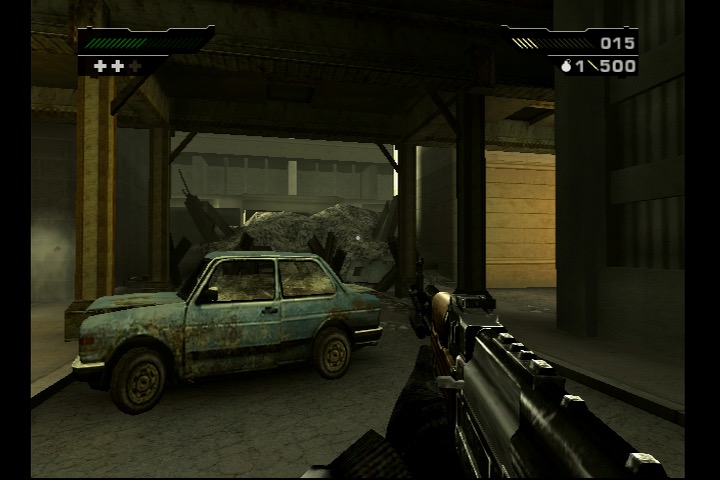Click the dimmed health pack cross

click(x=135, y=66)
